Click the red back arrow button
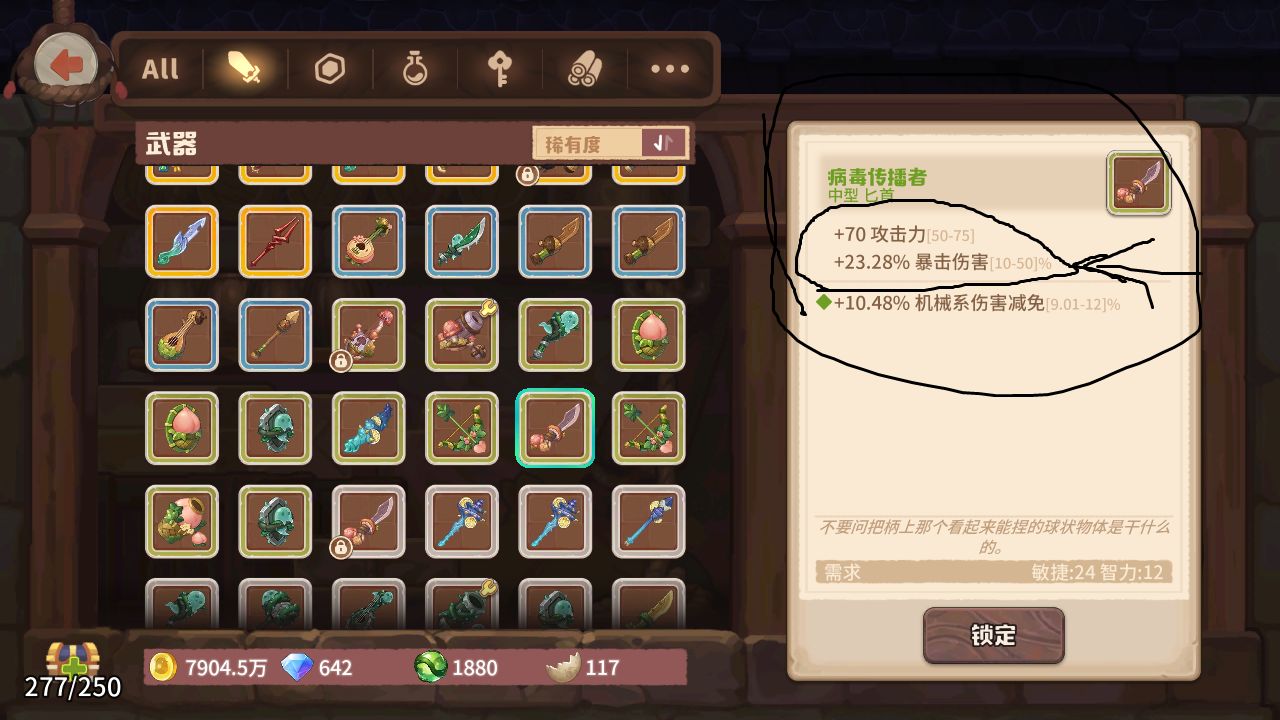 pos(68,63)
